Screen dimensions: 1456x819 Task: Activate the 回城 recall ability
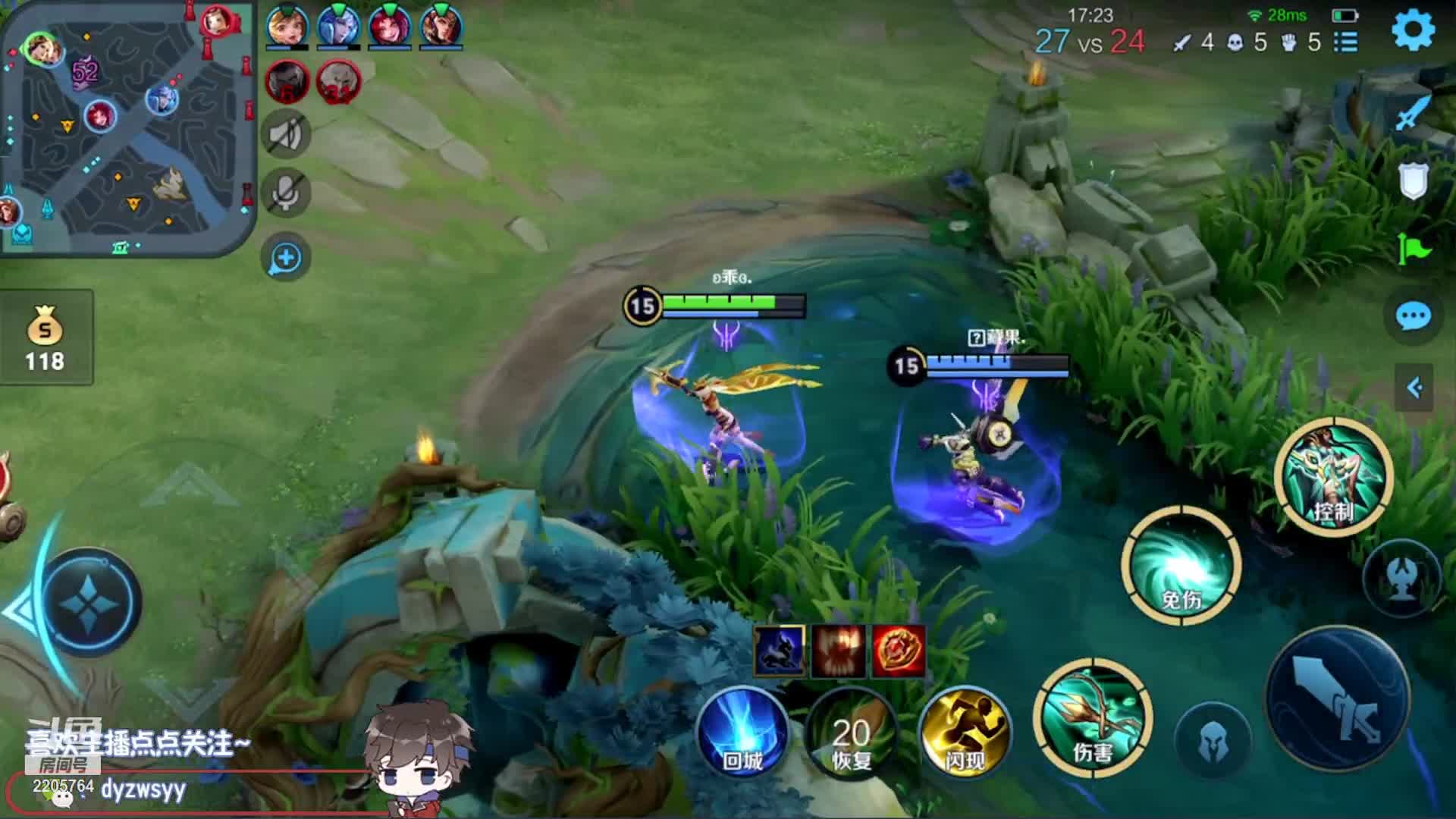tap(742, 733)
